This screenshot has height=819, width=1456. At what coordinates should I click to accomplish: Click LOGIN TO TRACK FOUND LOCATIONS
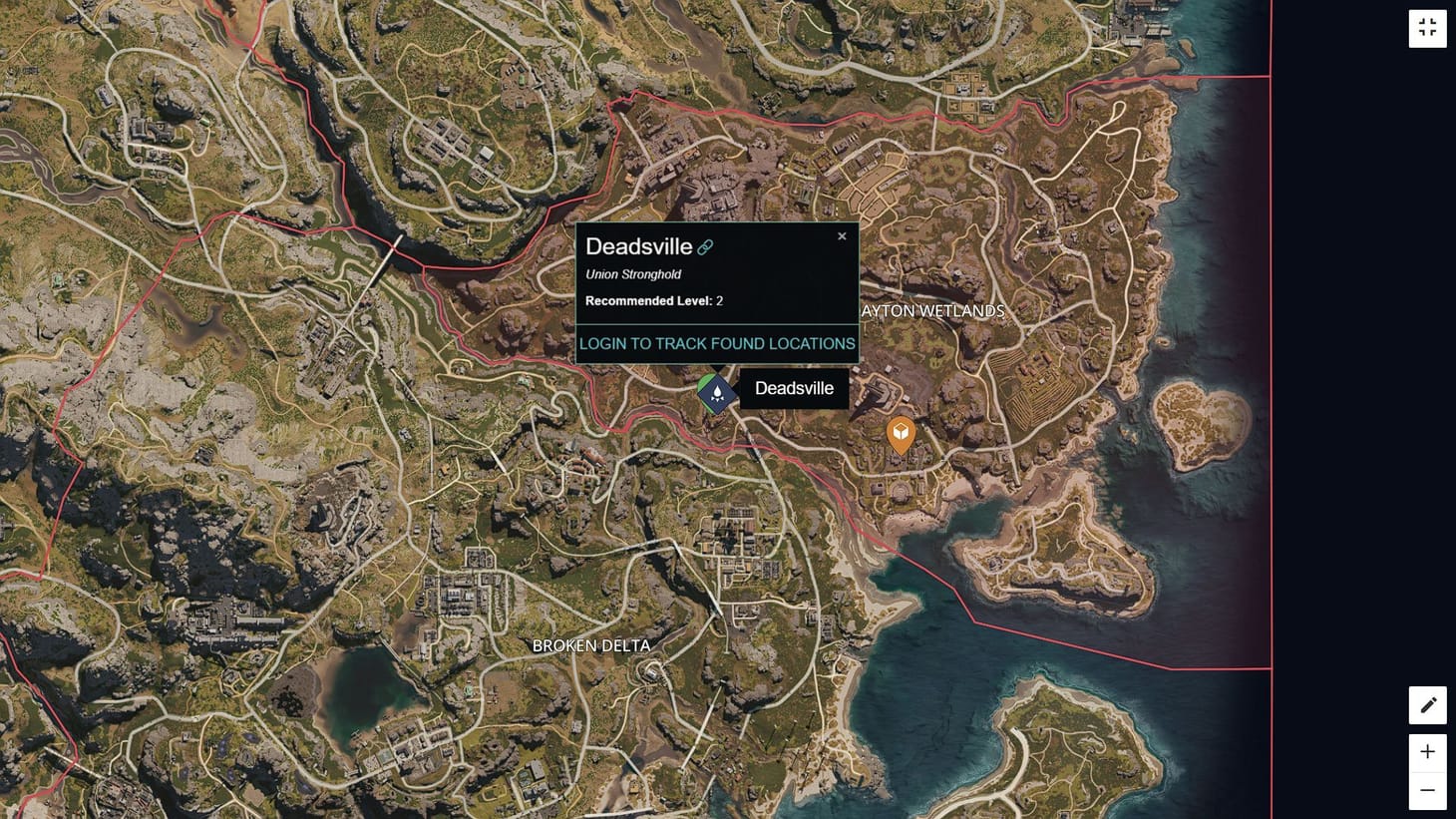[x=717, y=343]
